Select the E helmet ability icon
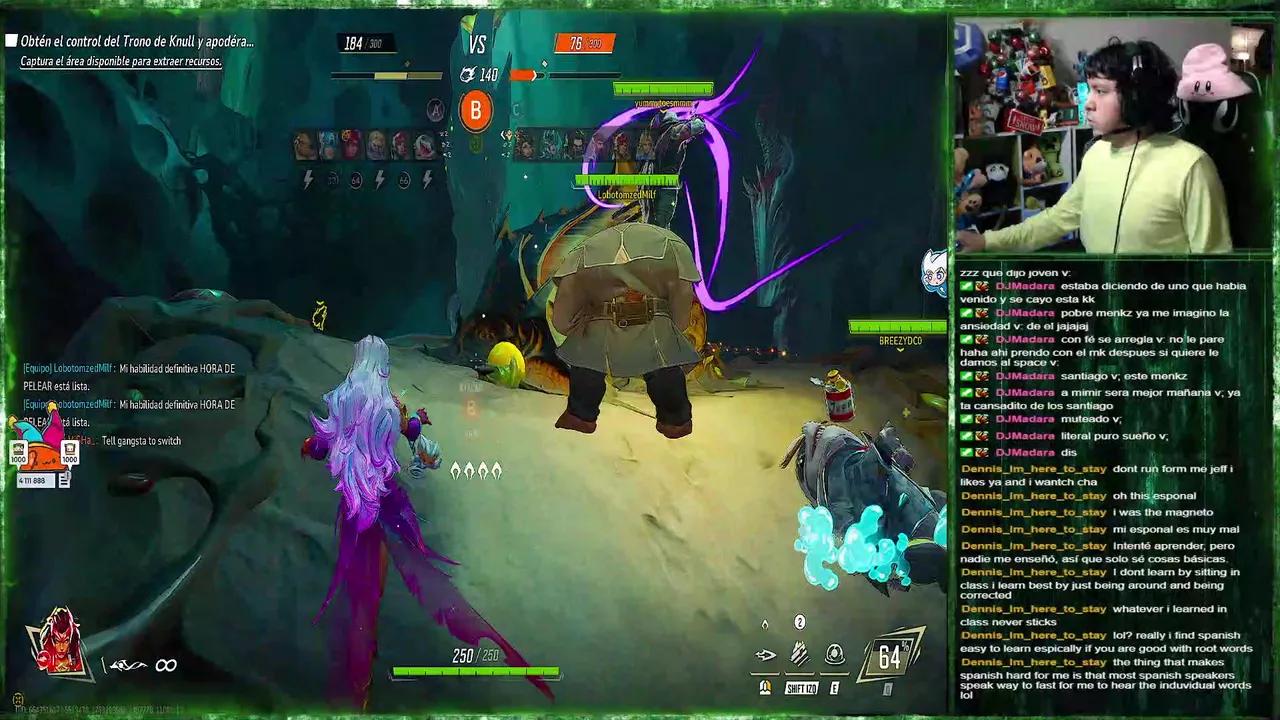 click(835, 654)
